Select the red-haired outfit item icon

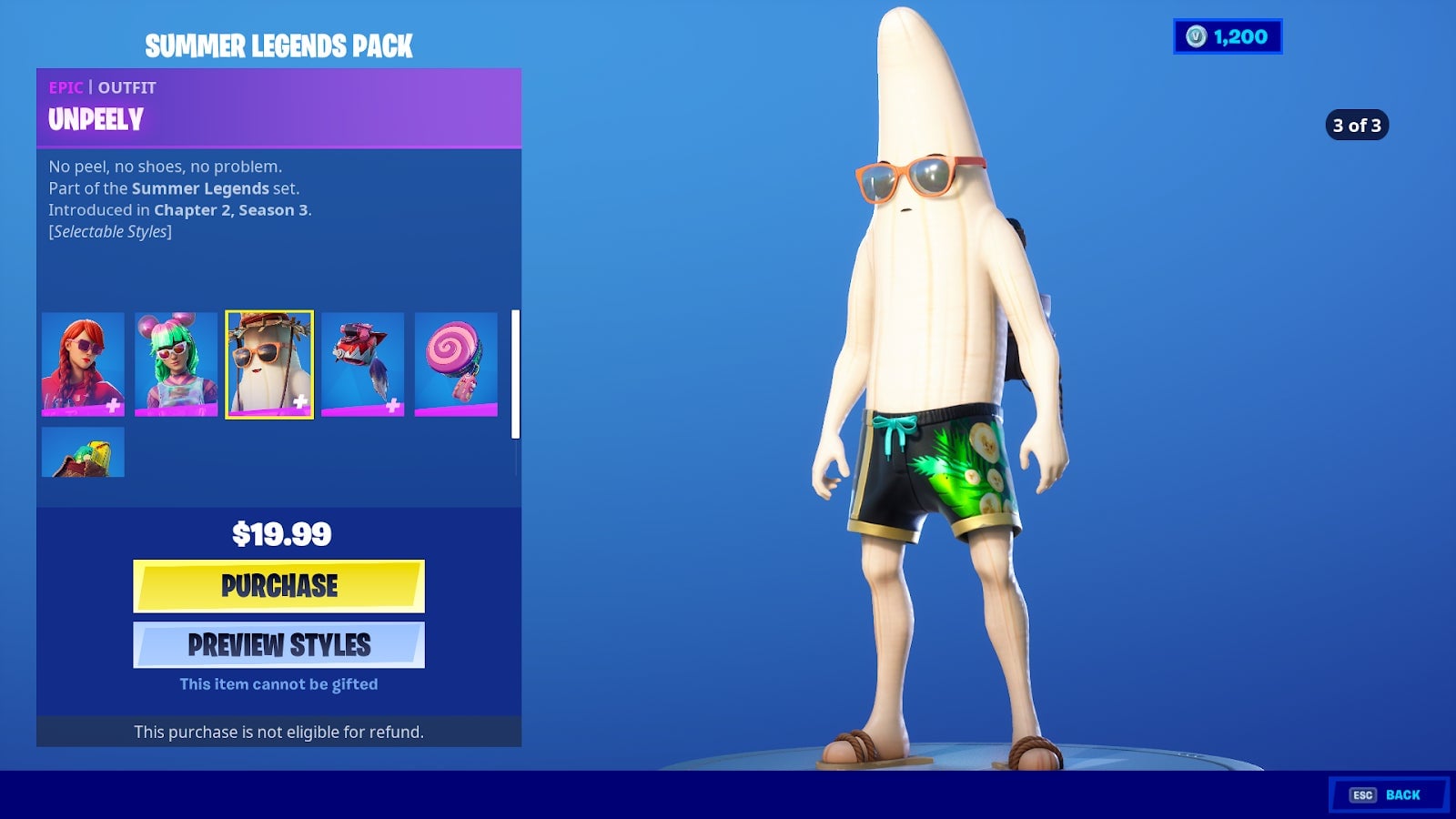click(82, 365)
